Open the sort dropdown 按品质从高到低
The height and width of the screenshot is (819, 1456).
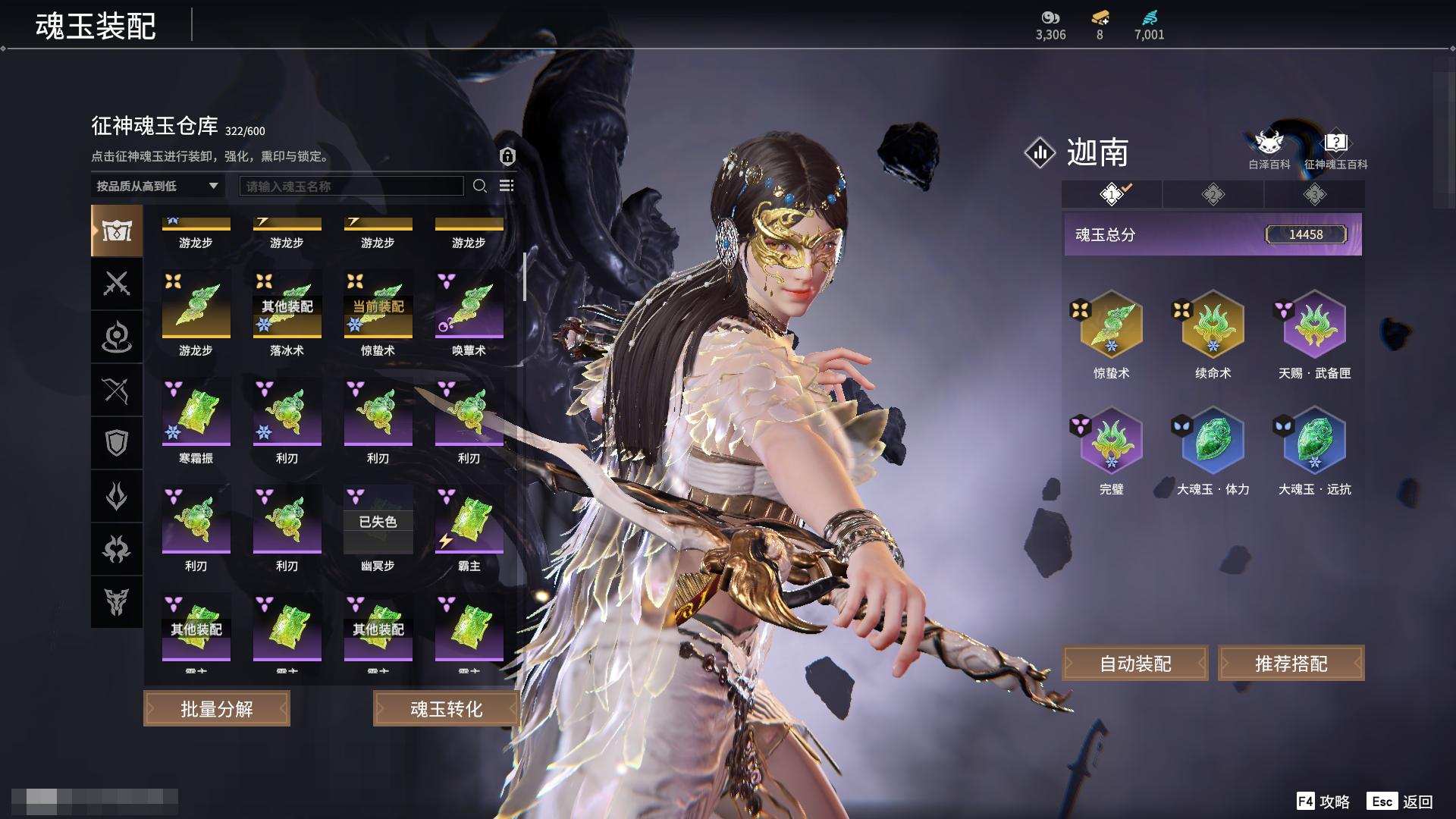coord(157,186)
